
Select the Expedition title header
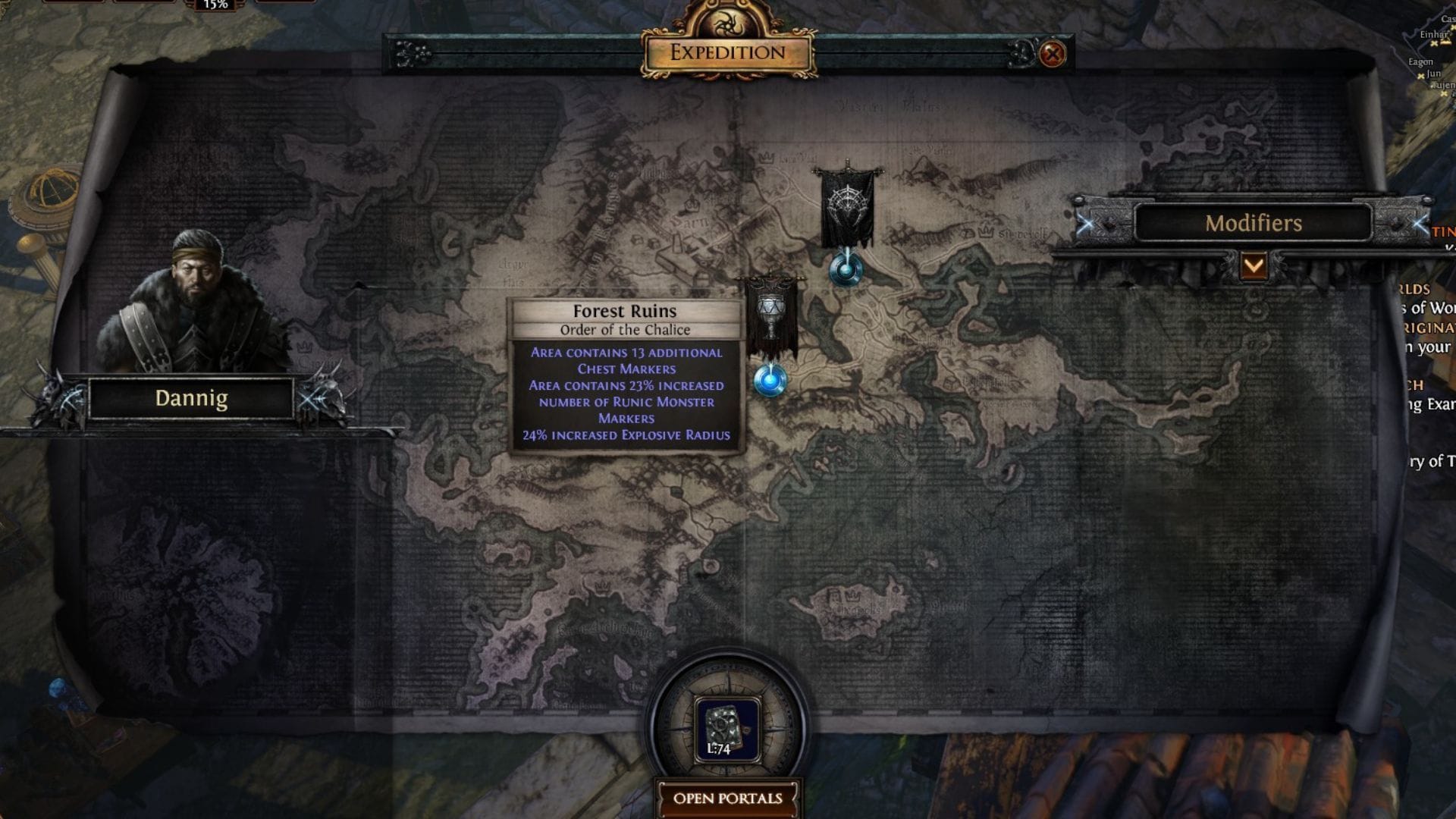coord(726,54)
